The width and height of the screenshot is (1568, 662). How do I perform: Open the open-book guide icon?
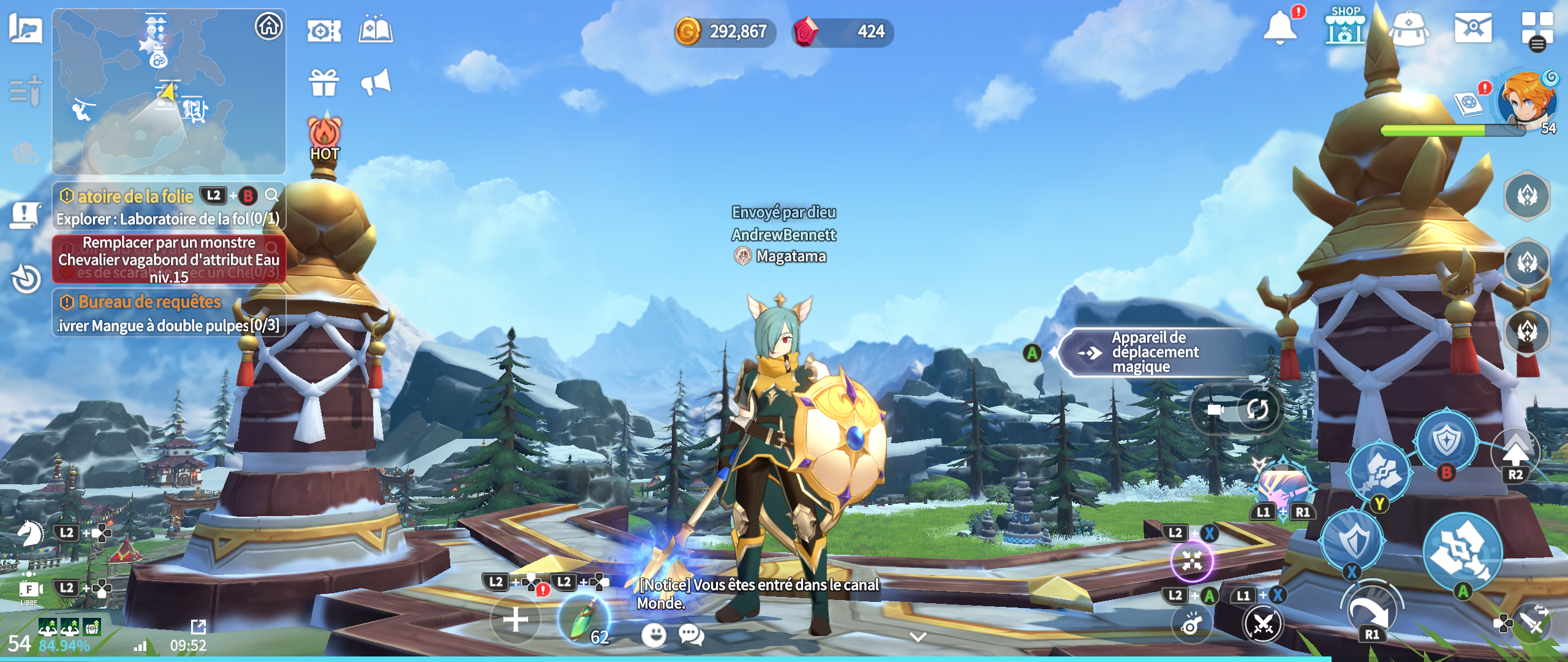(375, 29)
